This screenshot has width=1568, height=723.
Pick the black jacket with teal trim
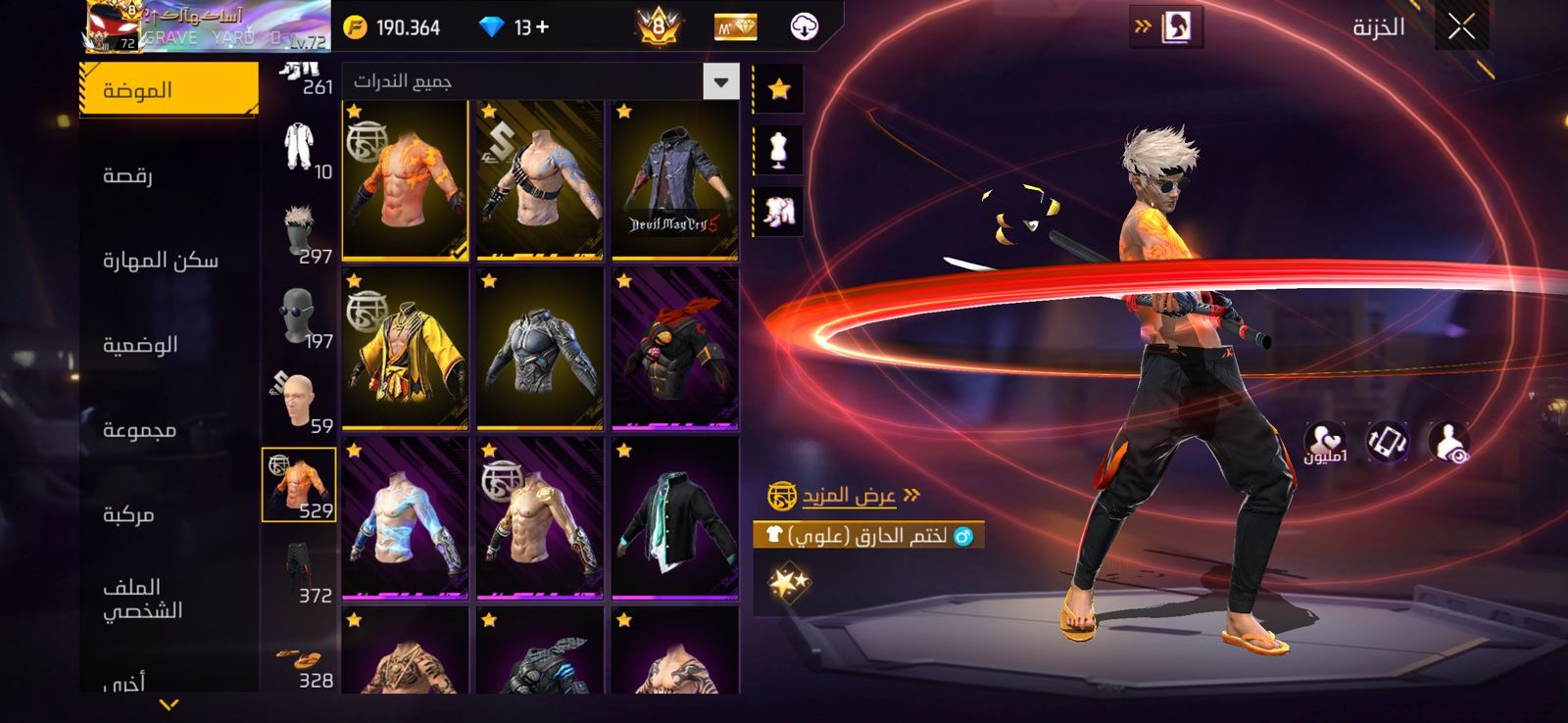tap(674, 519)
